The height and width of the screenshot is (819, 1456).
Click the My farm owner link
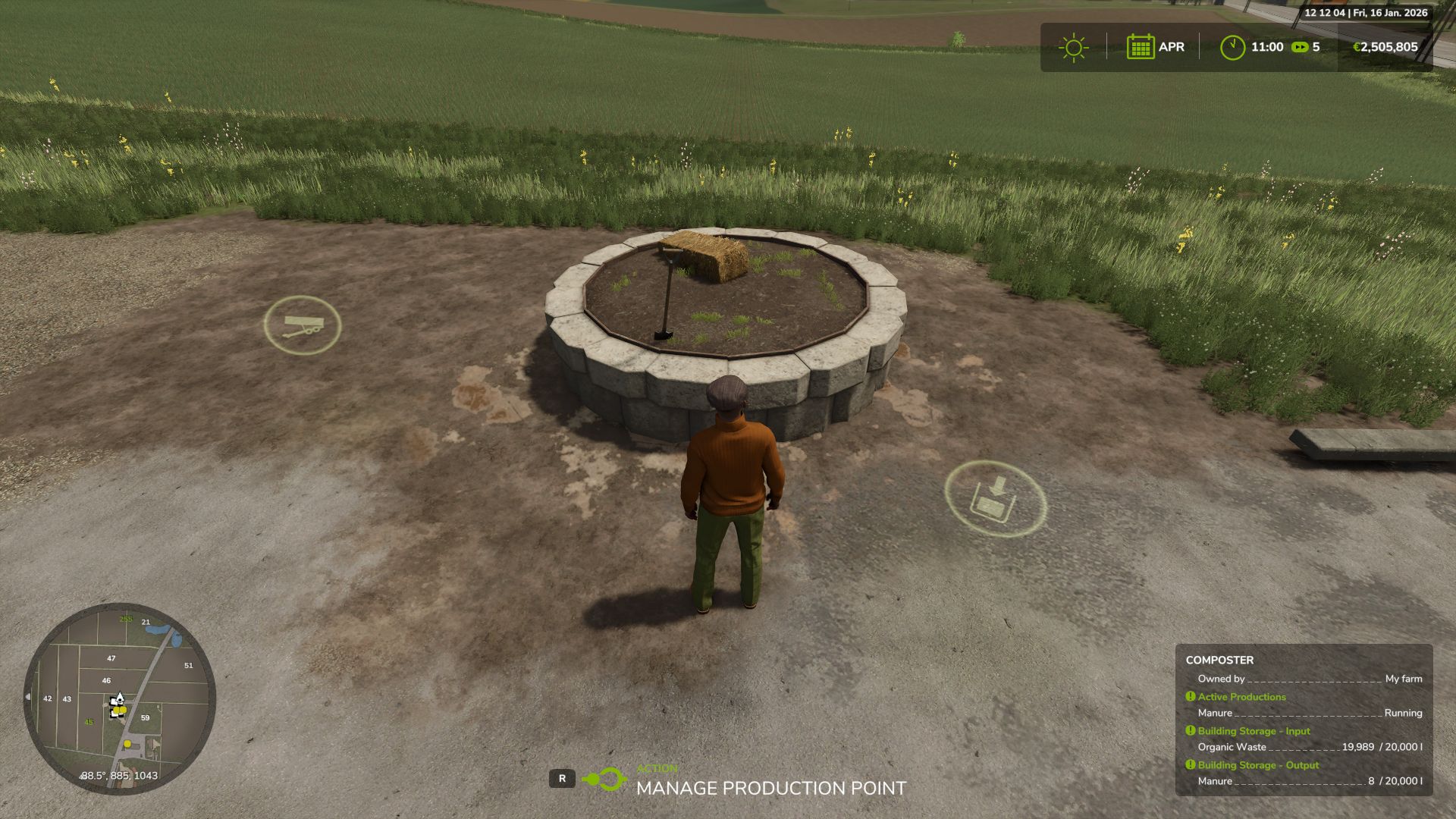point(1403,679)
